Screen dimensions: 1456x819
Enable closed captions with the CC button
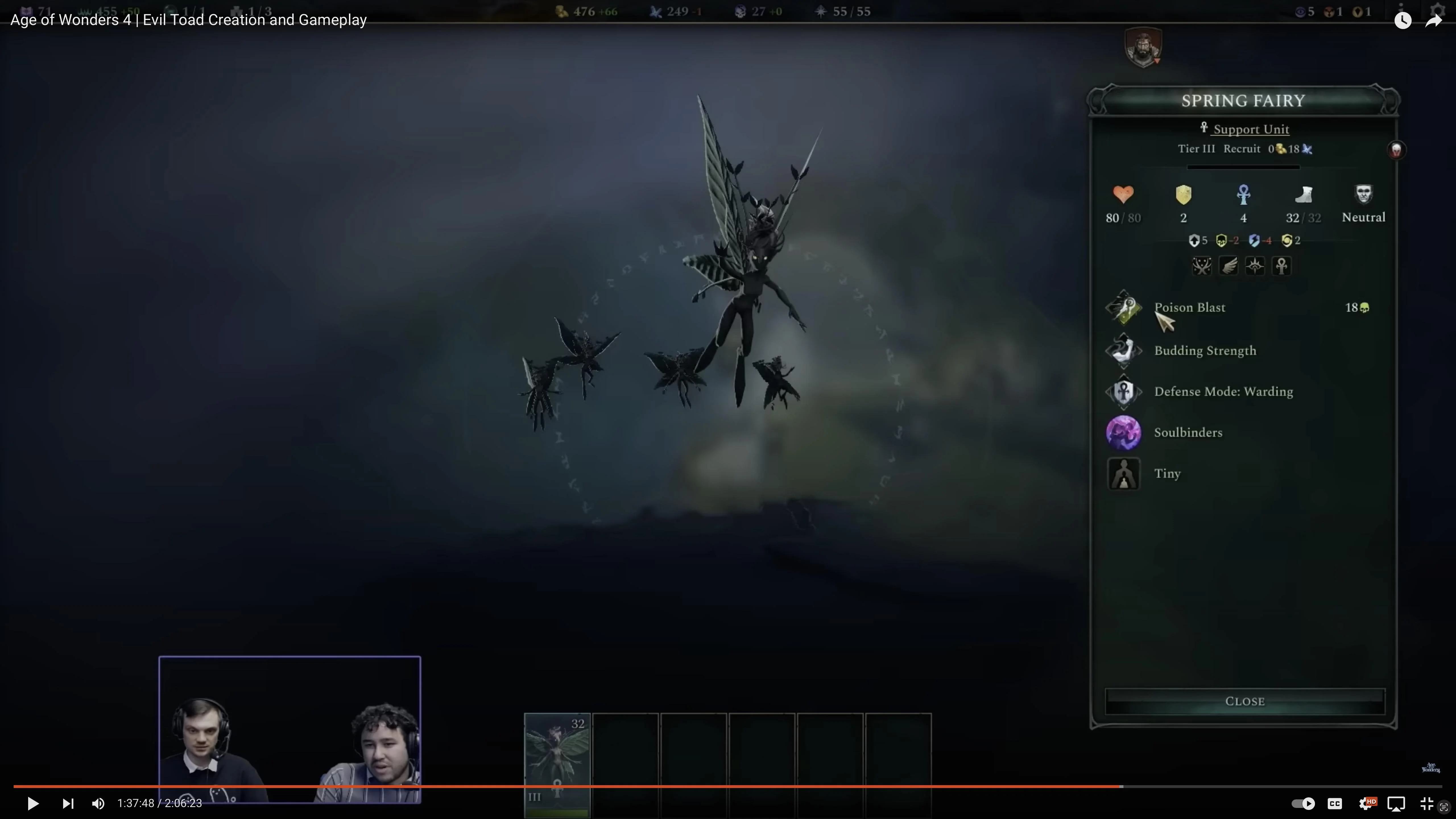1335,803
